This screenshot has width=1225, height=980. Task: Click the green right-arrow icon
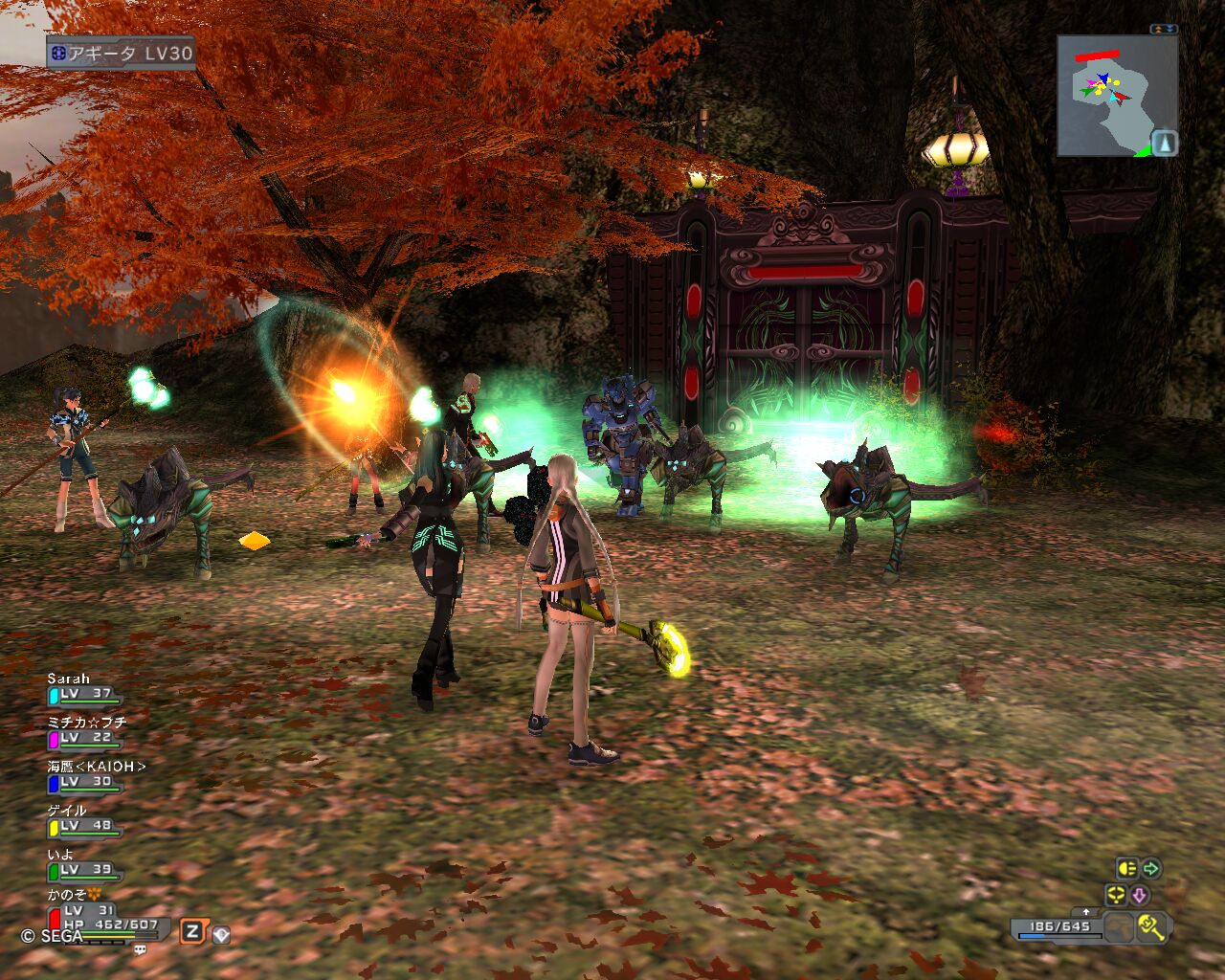point(1151,869)
